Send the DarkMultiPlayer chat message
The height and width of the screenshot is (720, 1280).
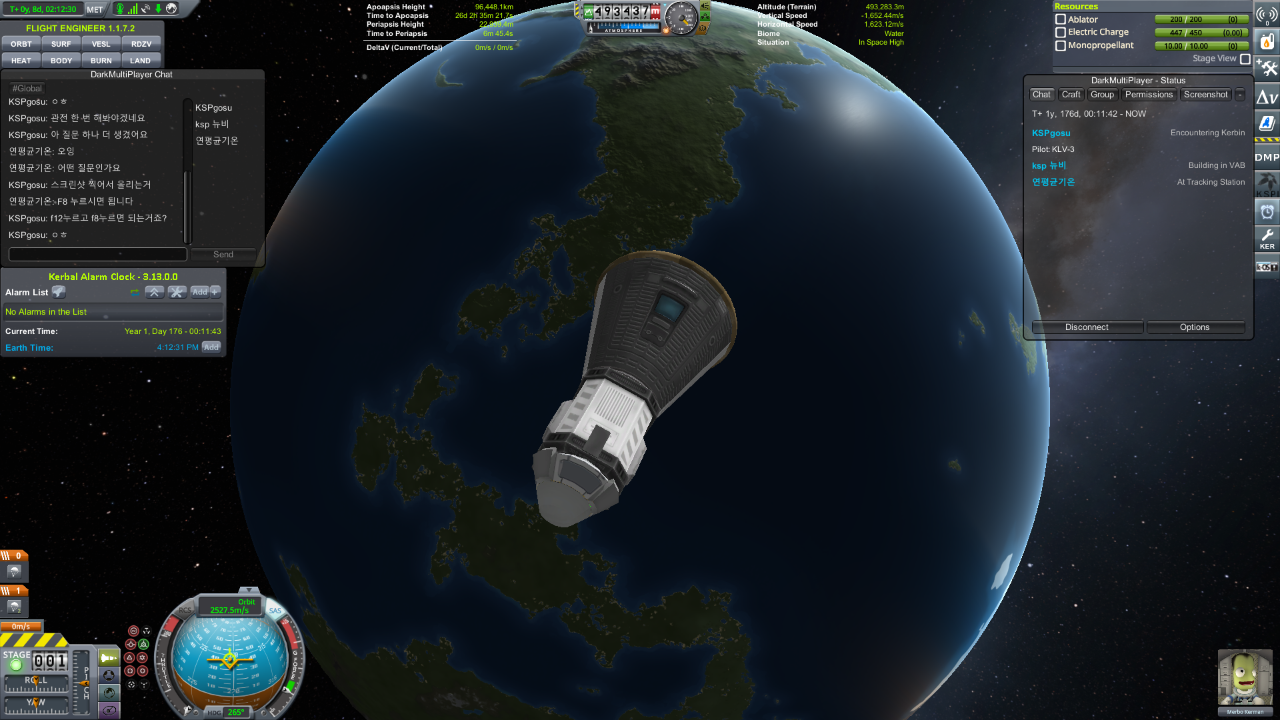click(x=223, y=254)
